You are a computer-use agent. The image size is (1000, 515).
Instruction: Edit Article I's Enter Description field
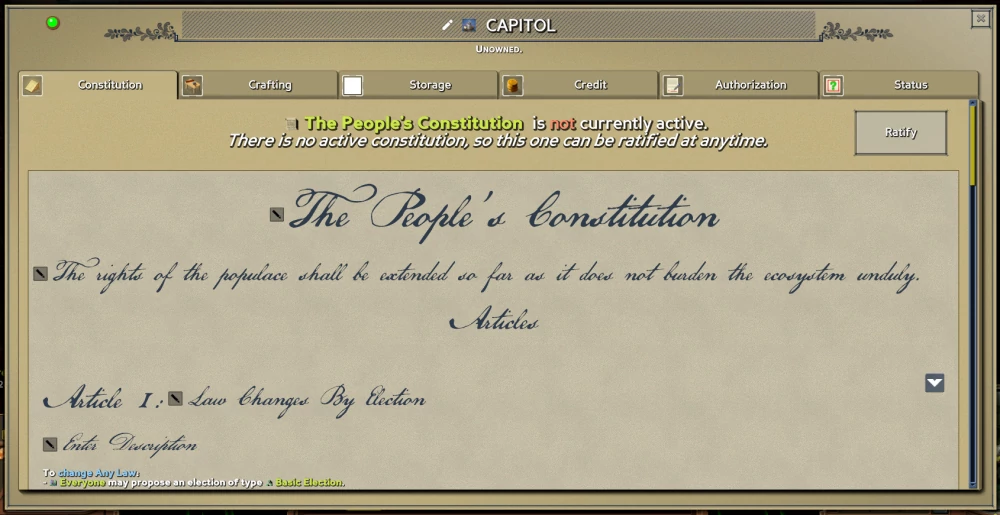pos(50,444)
